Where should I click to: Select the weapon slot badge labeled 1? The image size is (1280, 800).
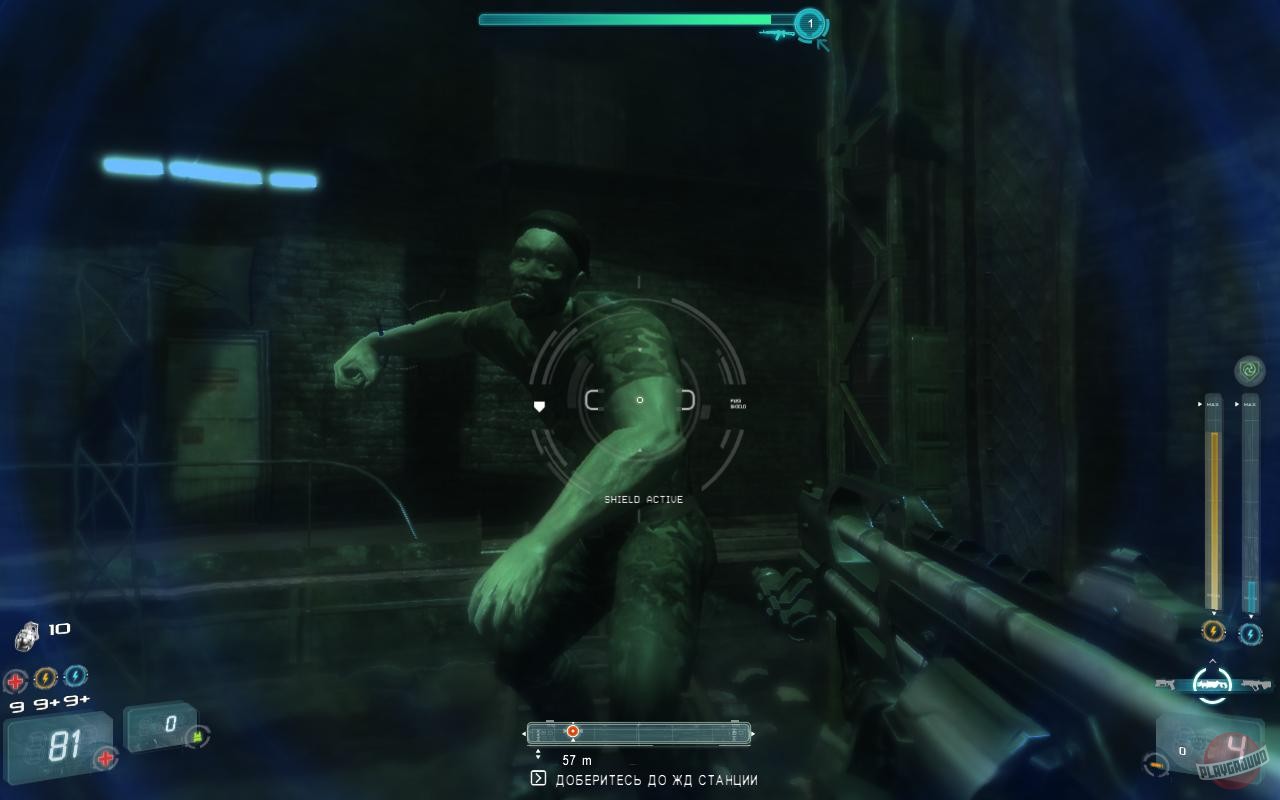[809, 20]
